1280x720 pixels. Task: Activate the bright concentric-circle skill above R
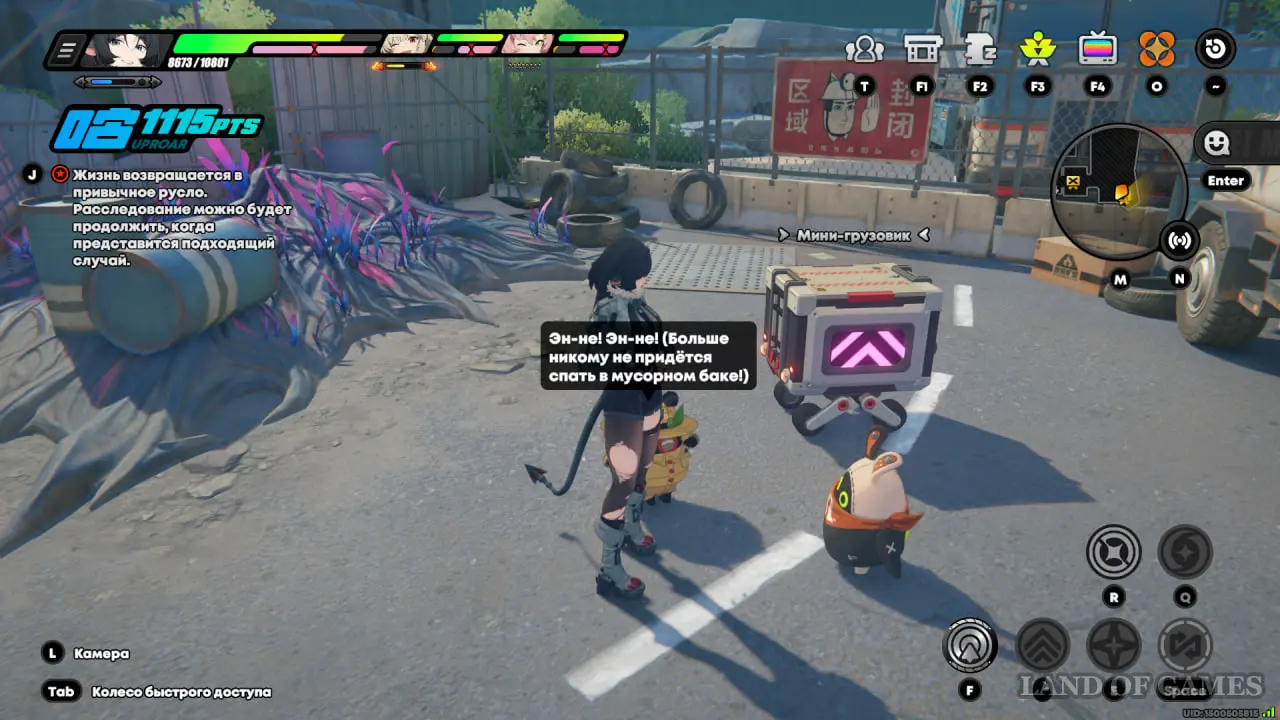pyautogui.click(x=1113, y=552)
